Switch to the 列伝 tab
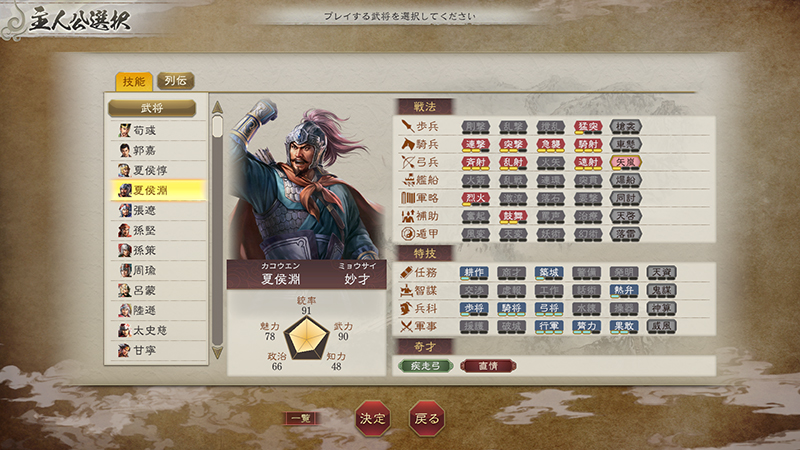 pos(176,82)
